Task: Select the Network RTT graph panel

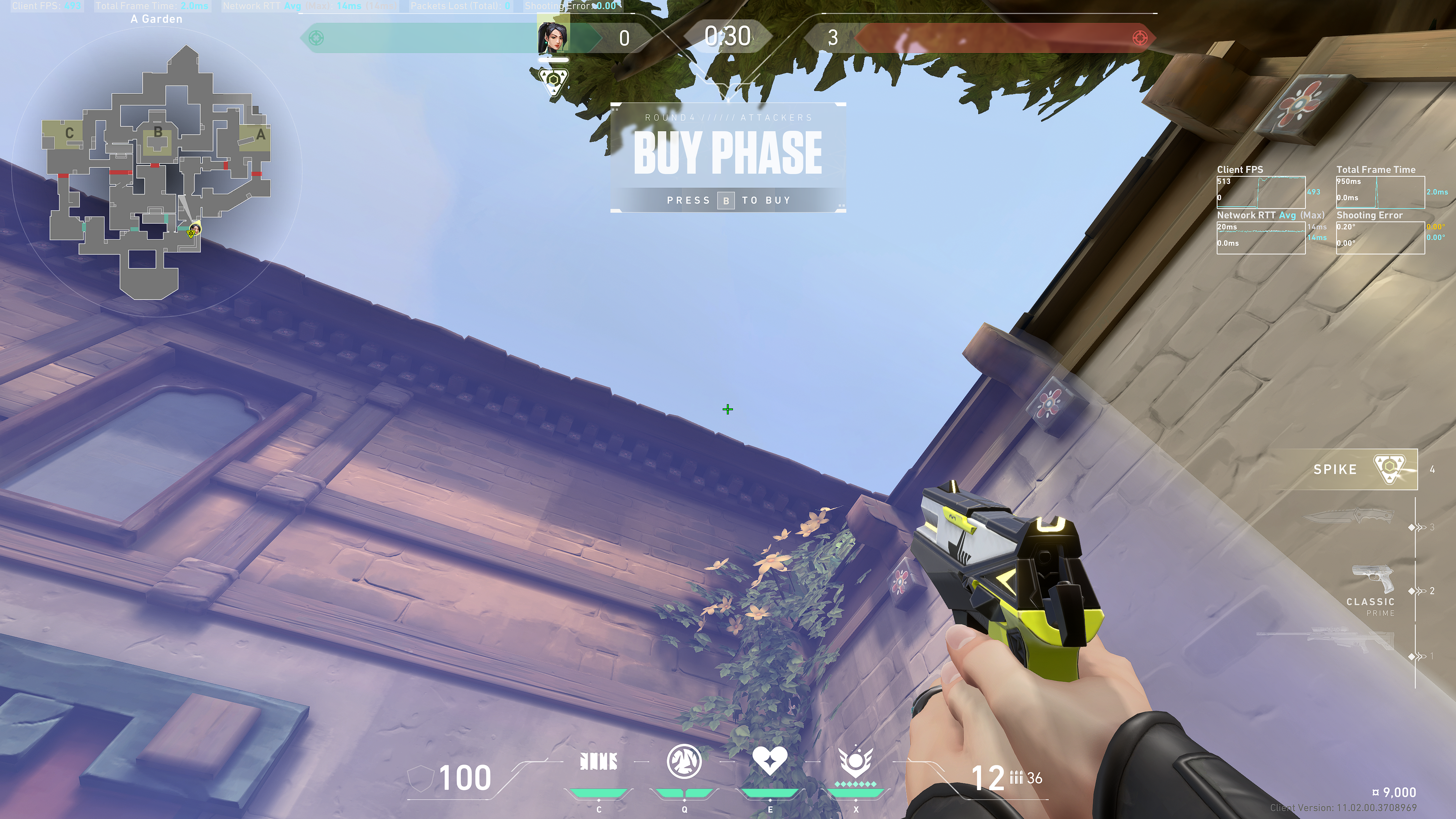Action: [1260, 237]
